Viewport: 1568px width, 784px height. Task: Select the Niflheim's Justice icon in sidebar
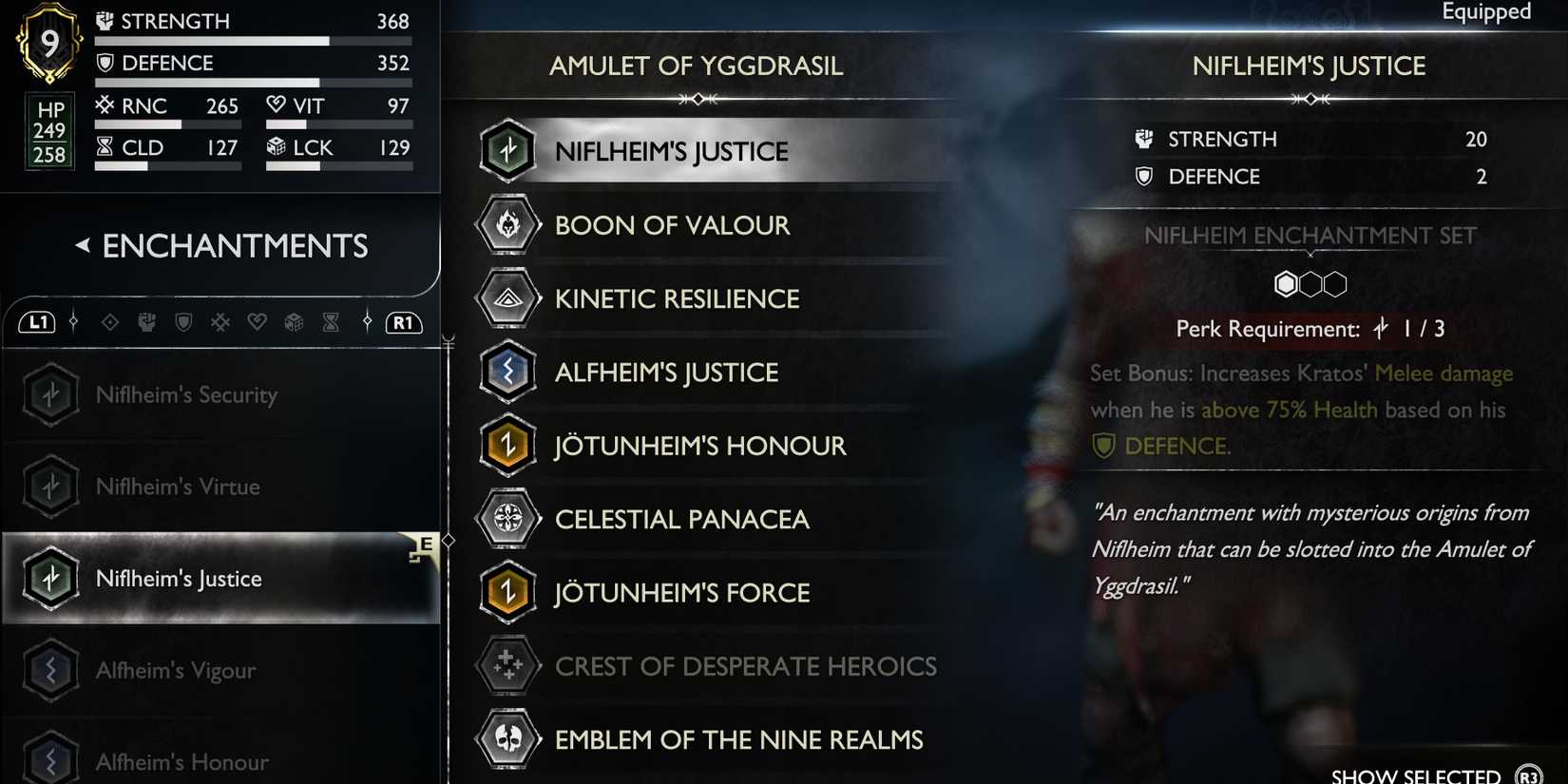[50, 578]
